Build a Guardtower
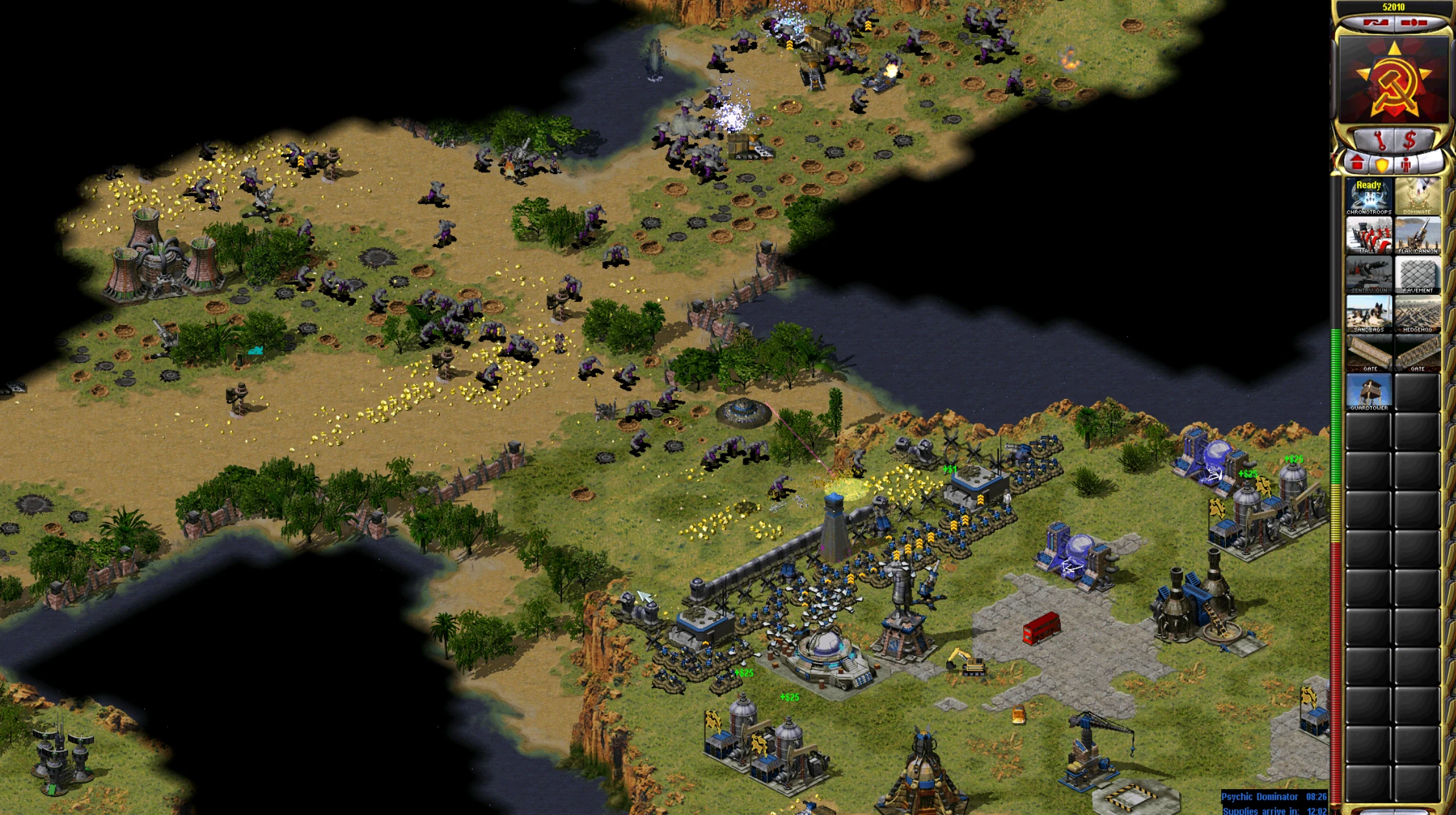Screen dimensions: 1456x815 pos(1368,393)
